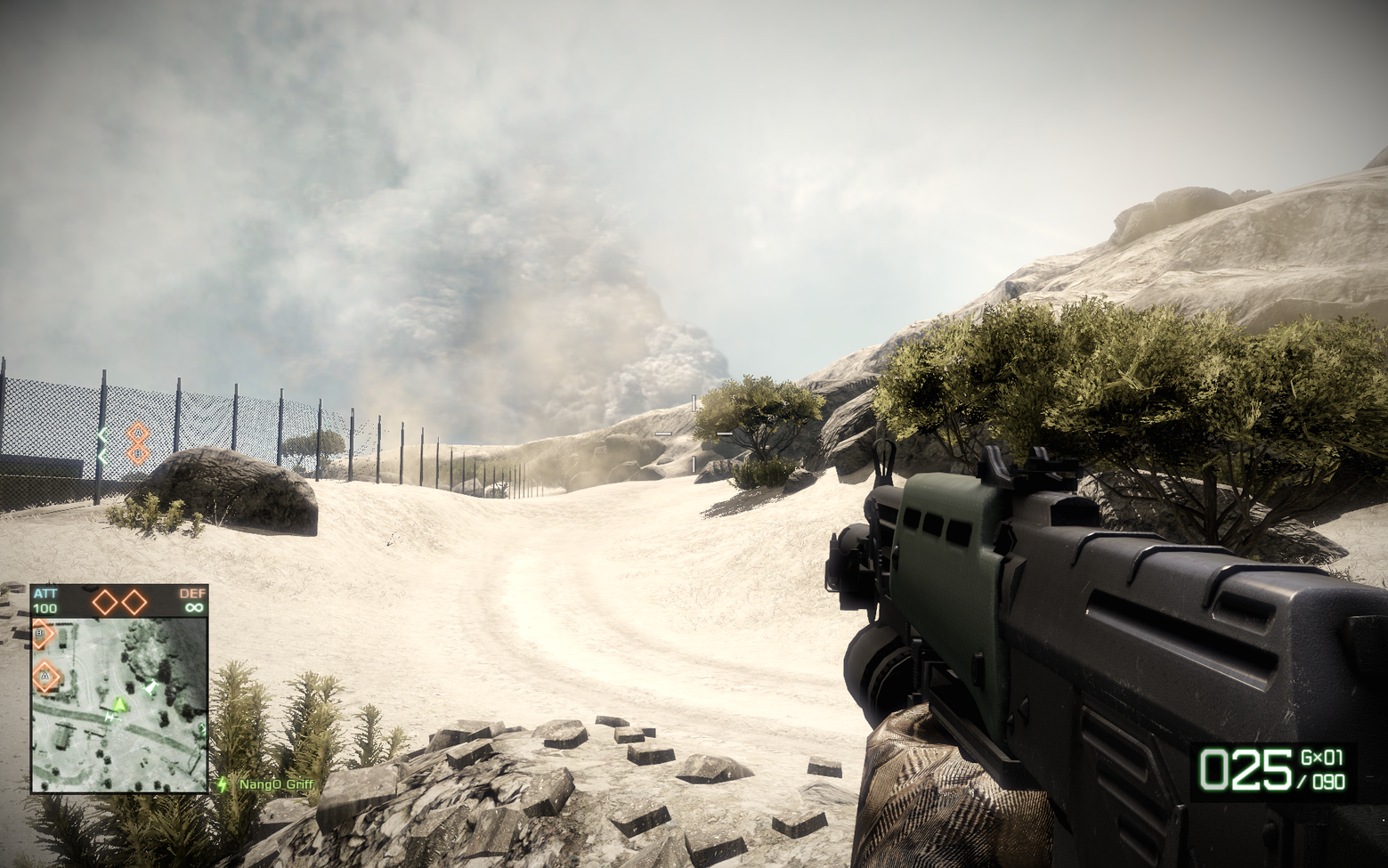Image resolution: width=1388 pixels, height=868 pixels.
Task: Click the green player arrow on minimap
Action: click(120, 704)
